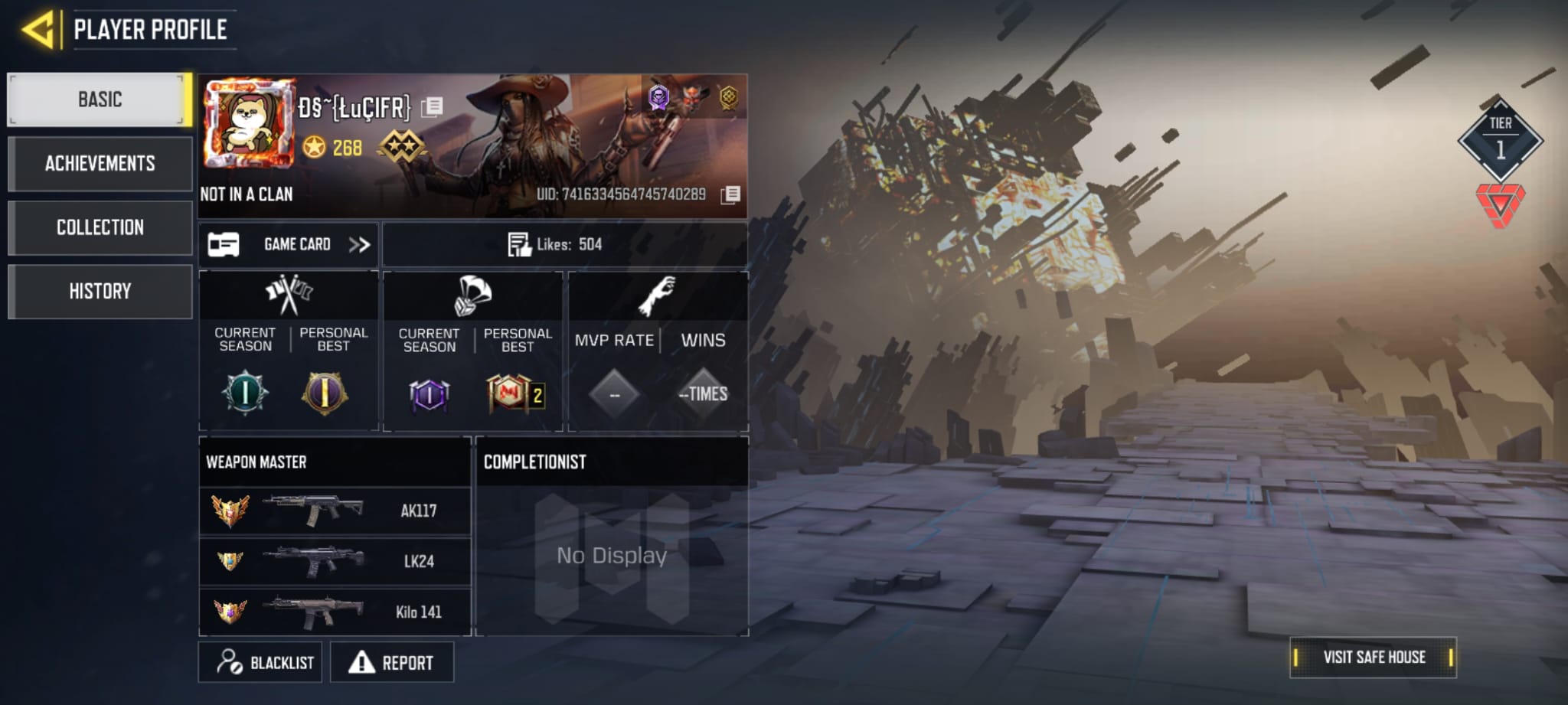This screenshot has width=1568, height=705.
Task: Inspect the multiplayer current season rank badge
Action: coord(245,393)
